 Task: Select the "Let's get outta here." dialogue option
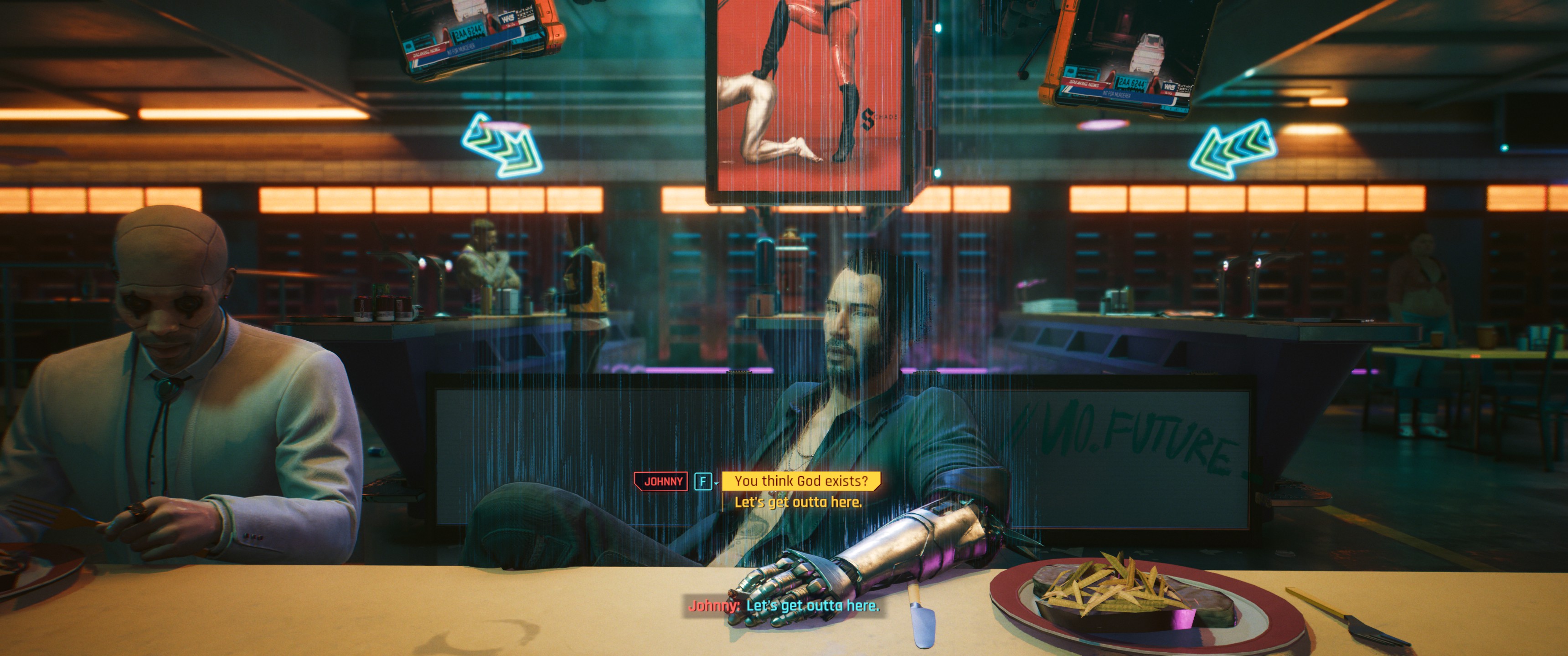pos(797,502)
